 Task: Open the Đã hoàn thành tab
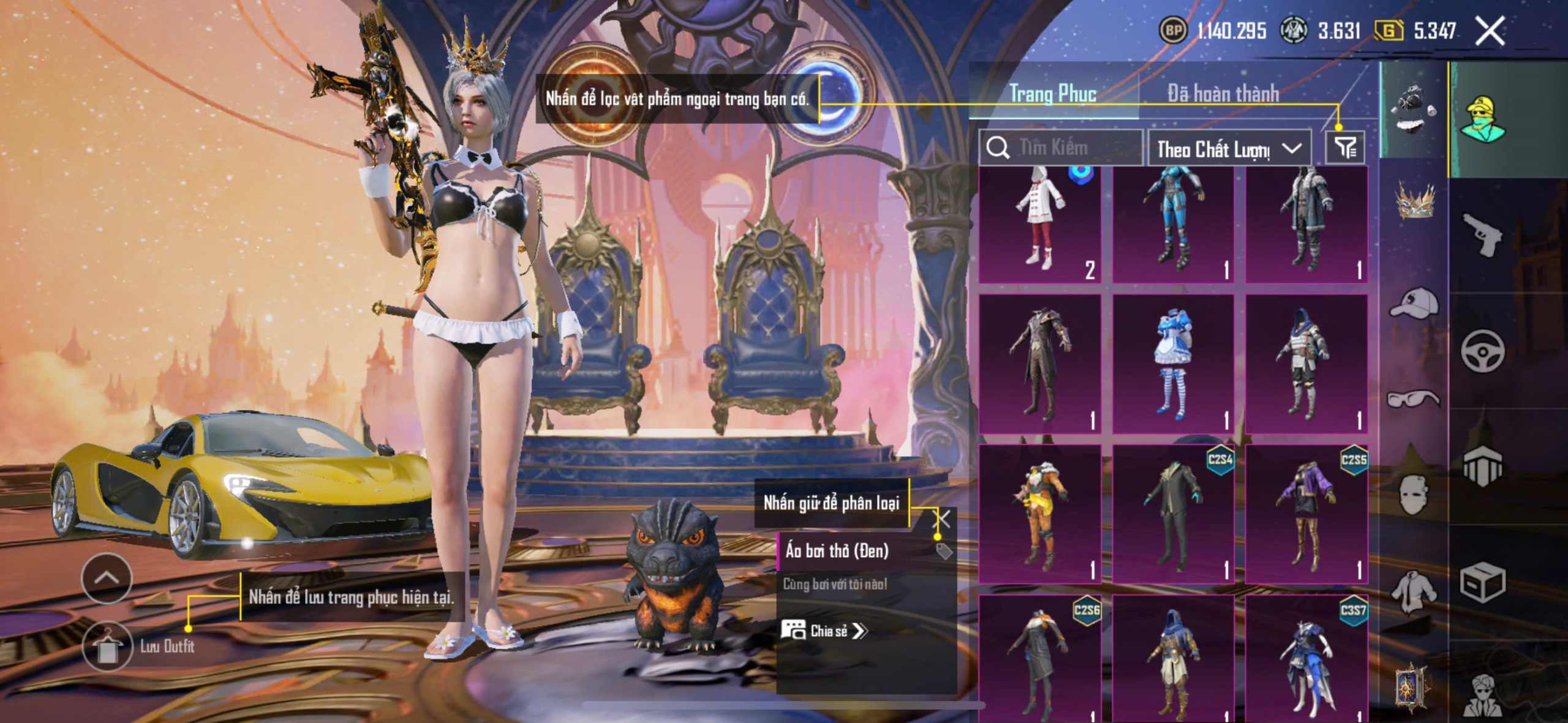1223,94
